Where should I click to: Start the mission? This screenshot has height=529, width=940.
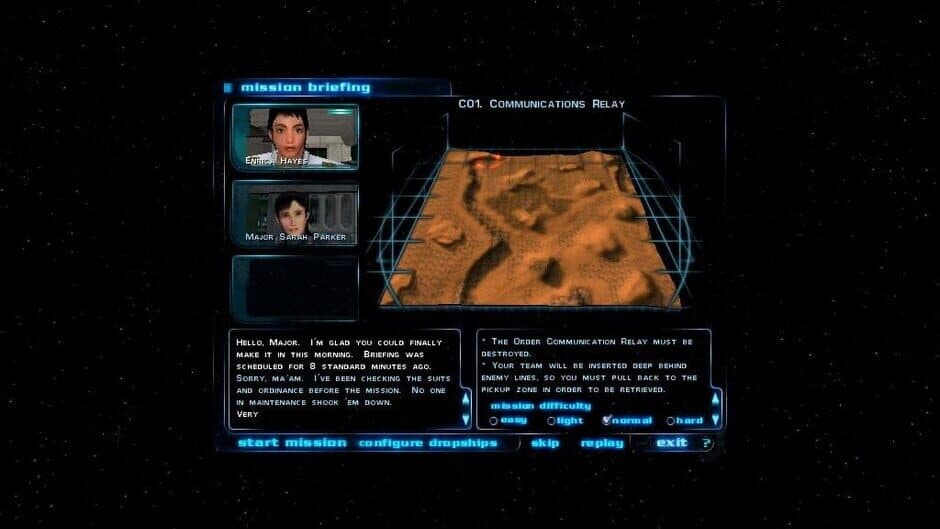[x=292, y=443]
